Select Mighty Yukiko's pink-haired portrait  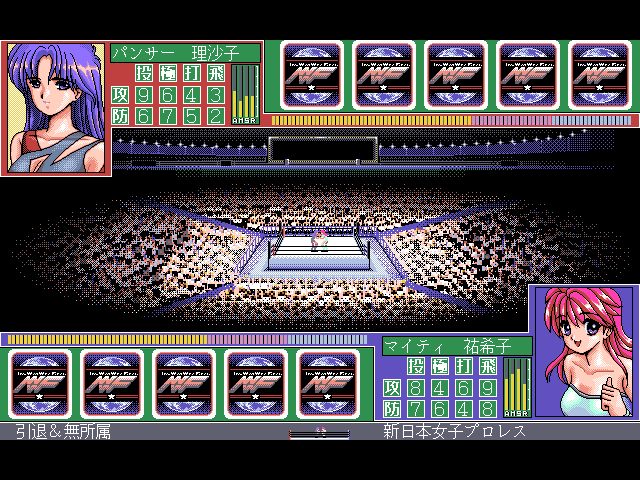pos(582,351)
